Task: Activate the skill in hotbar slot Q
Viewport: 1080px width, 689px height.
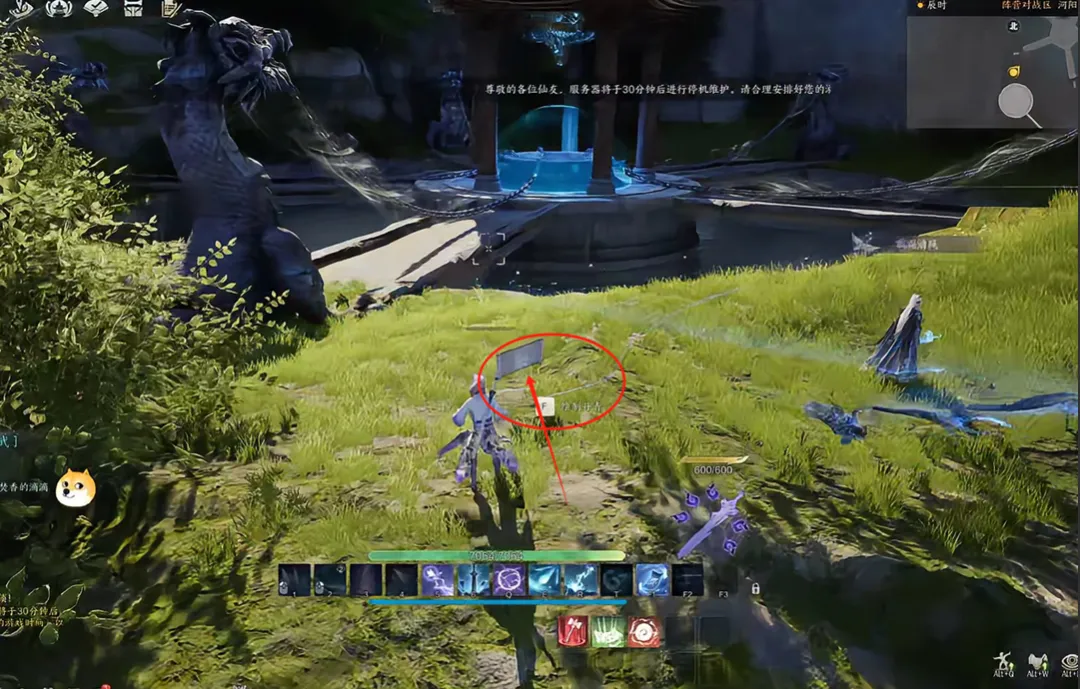Action: (509, 580)
